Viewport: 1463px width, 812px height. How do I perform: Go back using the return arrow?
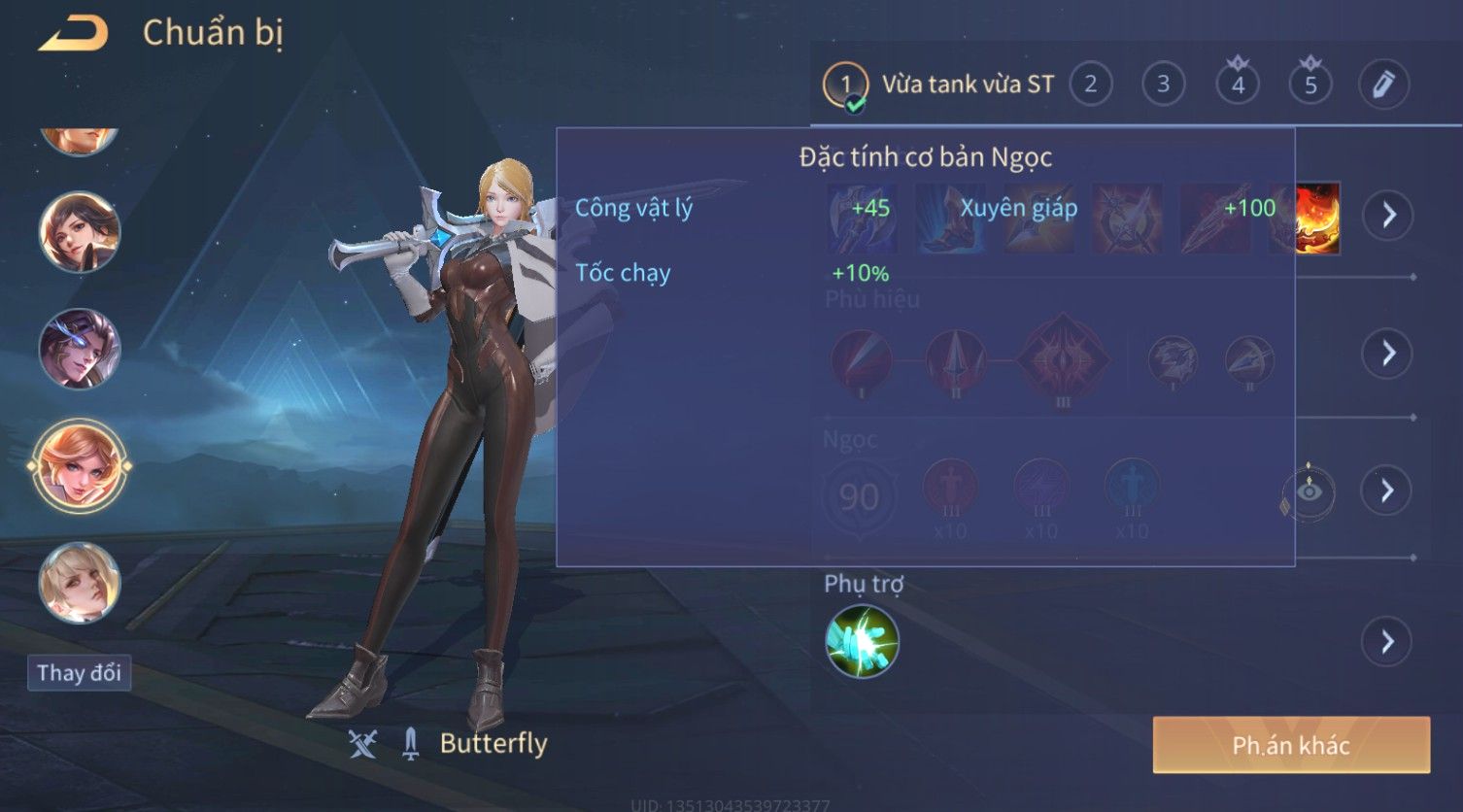tap(74, 34)
